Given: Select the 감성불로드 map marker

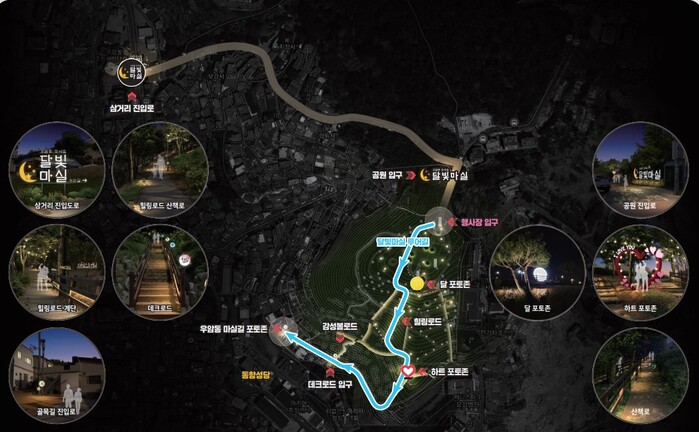Looking at the screenshot, I should 340,340.
